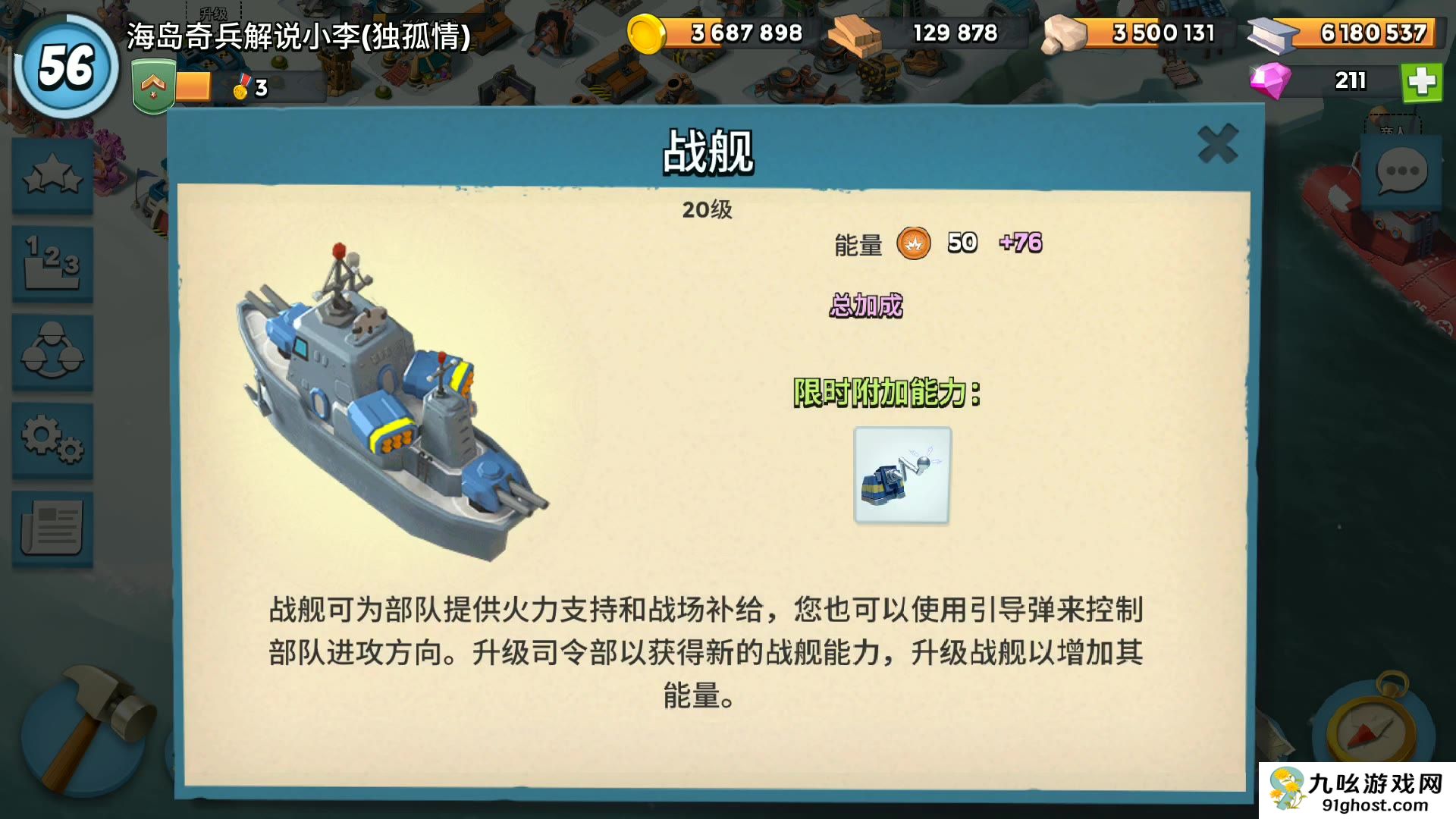This screenshot has height=819, width=1456.
Task: Open the stars achievements button
Action: coord(52,177)
